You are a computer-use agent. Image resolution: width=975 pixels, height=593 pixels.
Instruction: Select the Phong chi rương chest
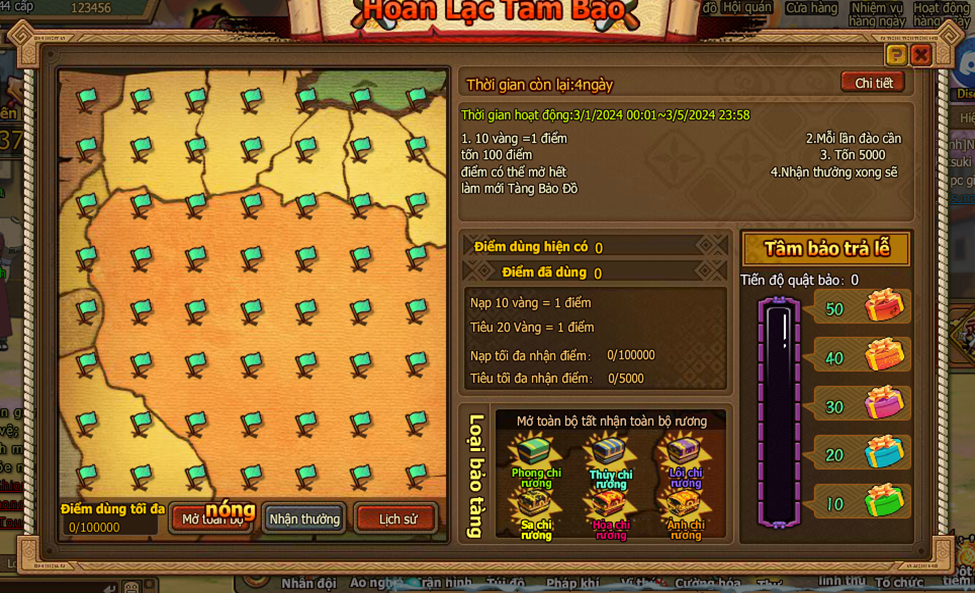(x=536, y=455)
